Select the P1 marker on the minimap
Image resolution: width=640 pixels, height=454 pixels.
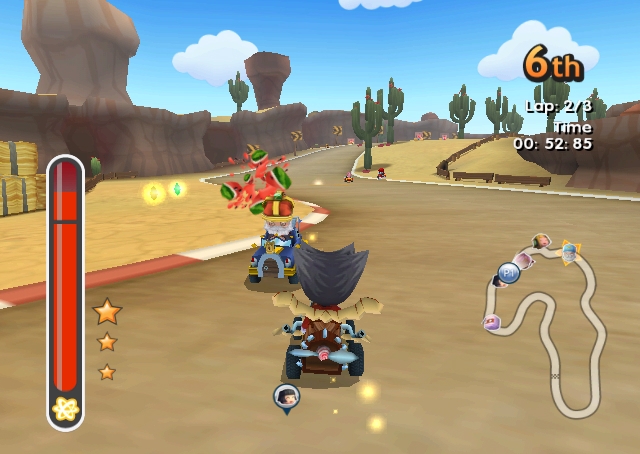[x=508, y=273]
